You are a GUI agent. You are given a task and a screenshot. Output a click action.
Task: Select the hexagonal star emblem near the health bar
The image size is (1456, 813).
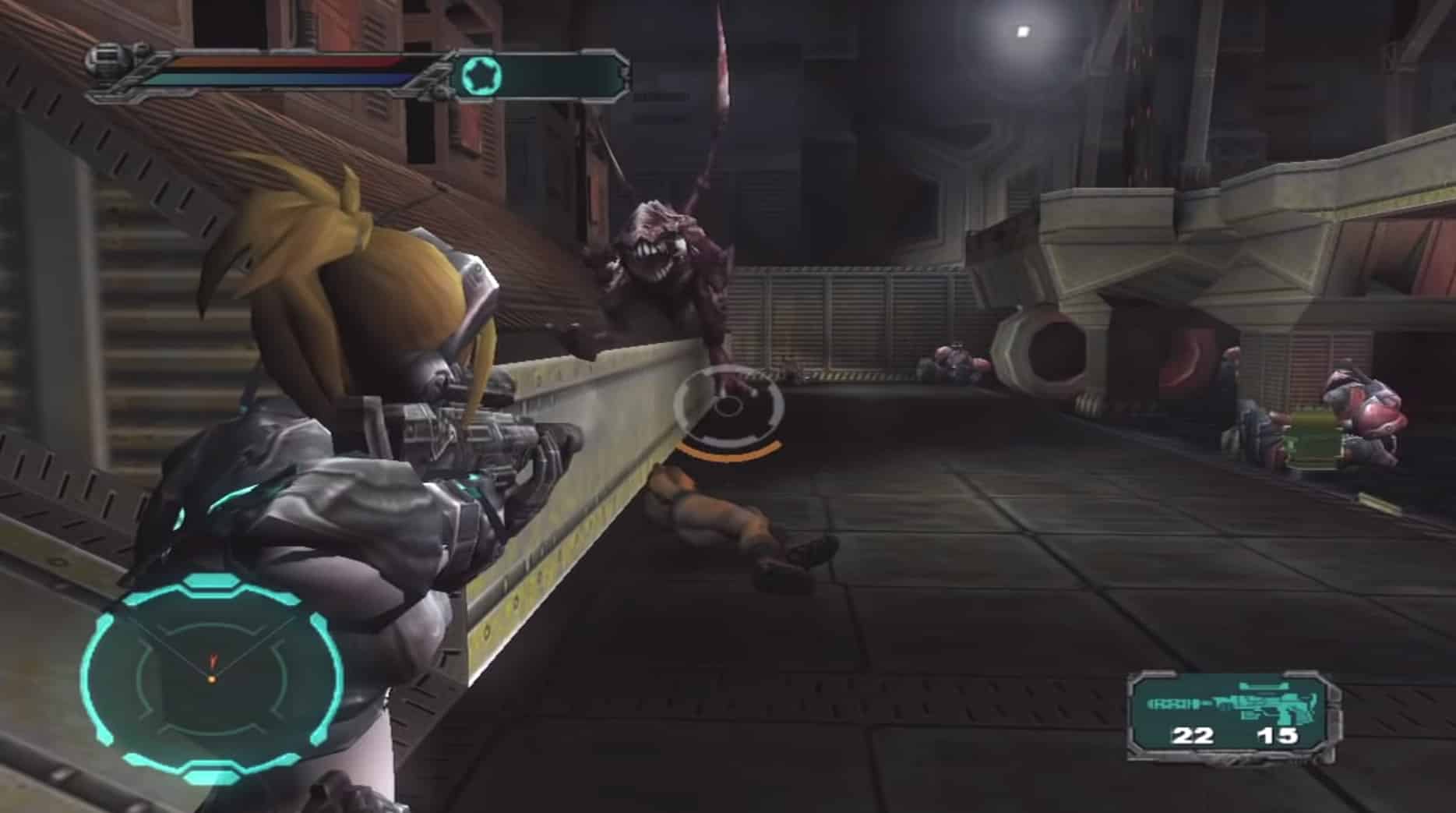[x=483, y=74]
